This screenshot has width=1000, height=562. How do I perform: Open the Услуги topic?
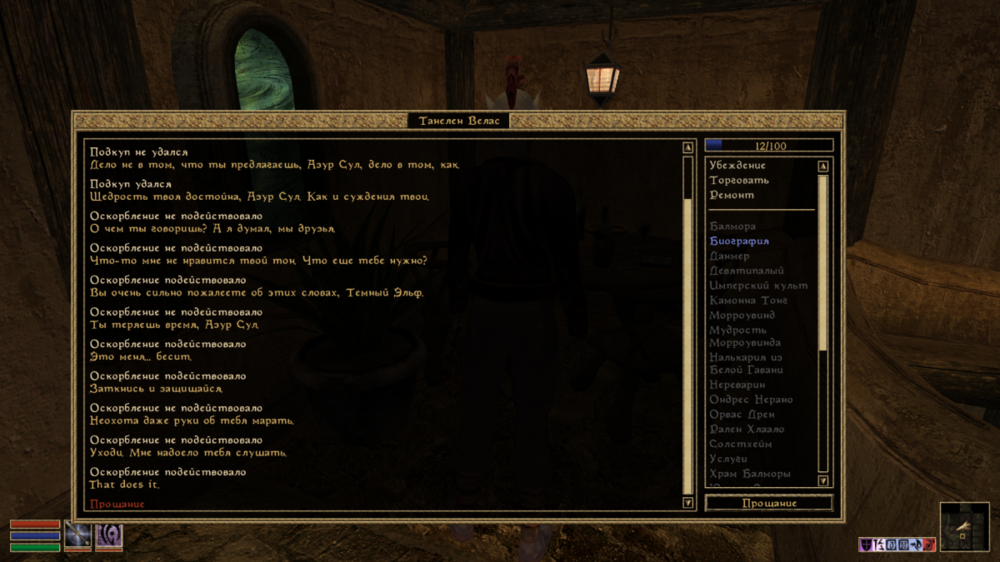click(728, 459)
